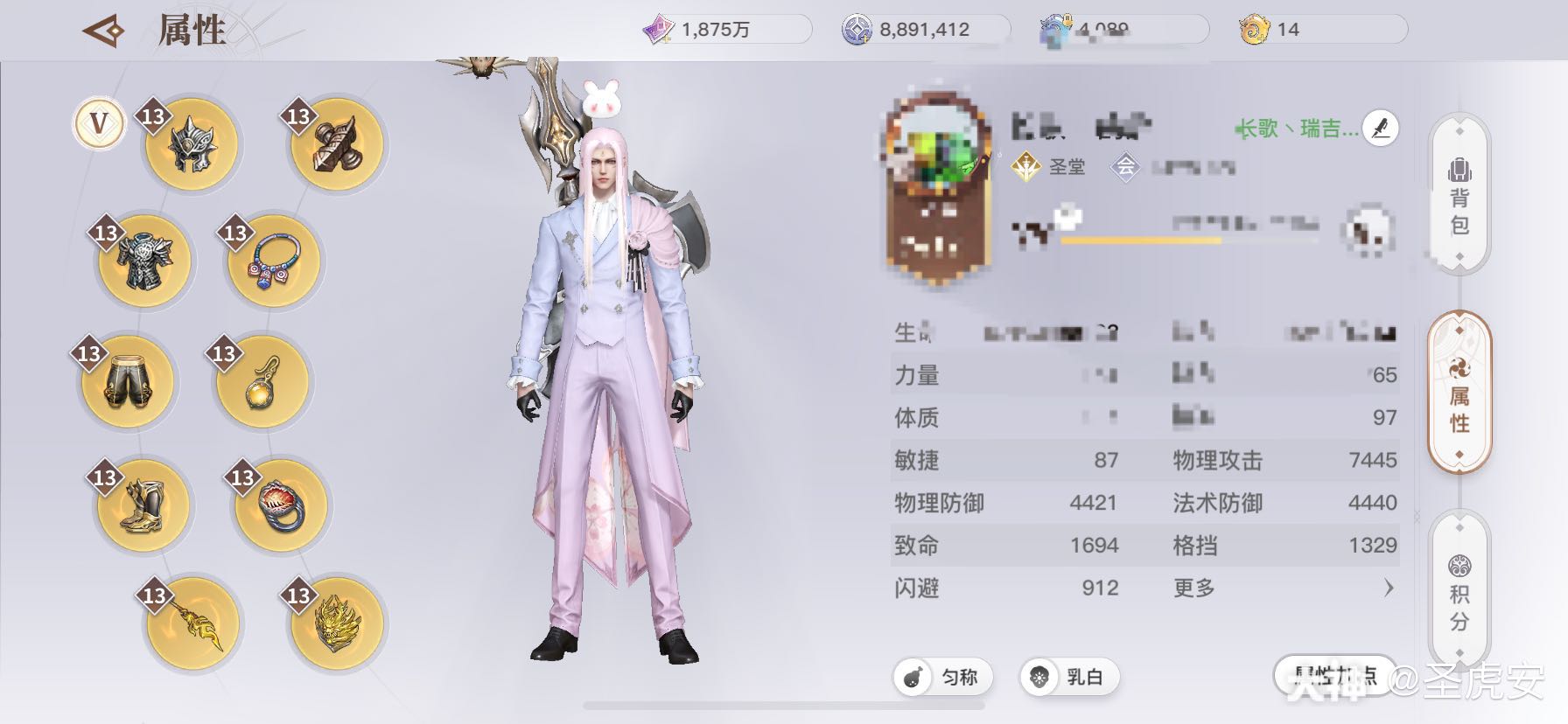
Task: Switch to the 积分 points tab
Action: point(1459,588)
